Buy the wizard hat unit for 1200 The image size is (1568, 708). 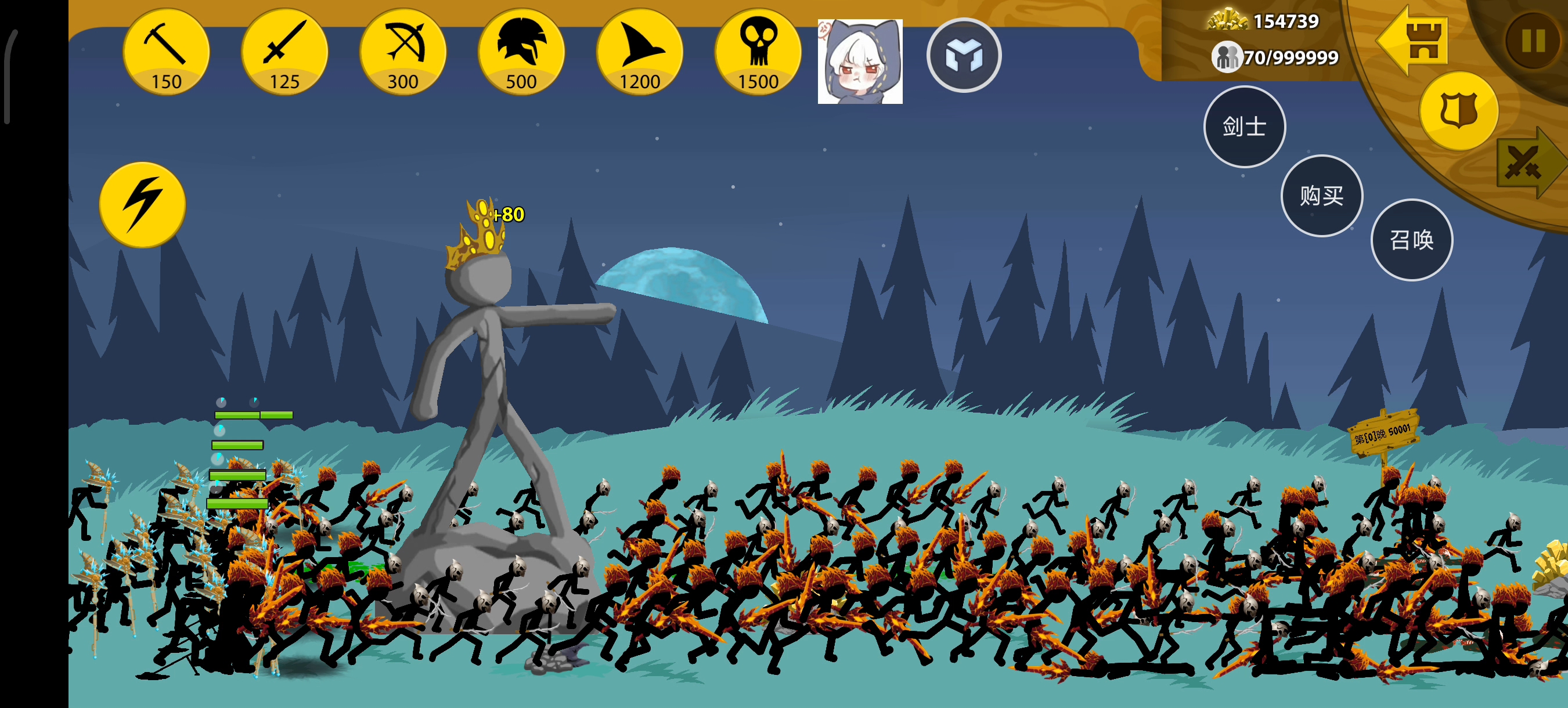(639, 52)
